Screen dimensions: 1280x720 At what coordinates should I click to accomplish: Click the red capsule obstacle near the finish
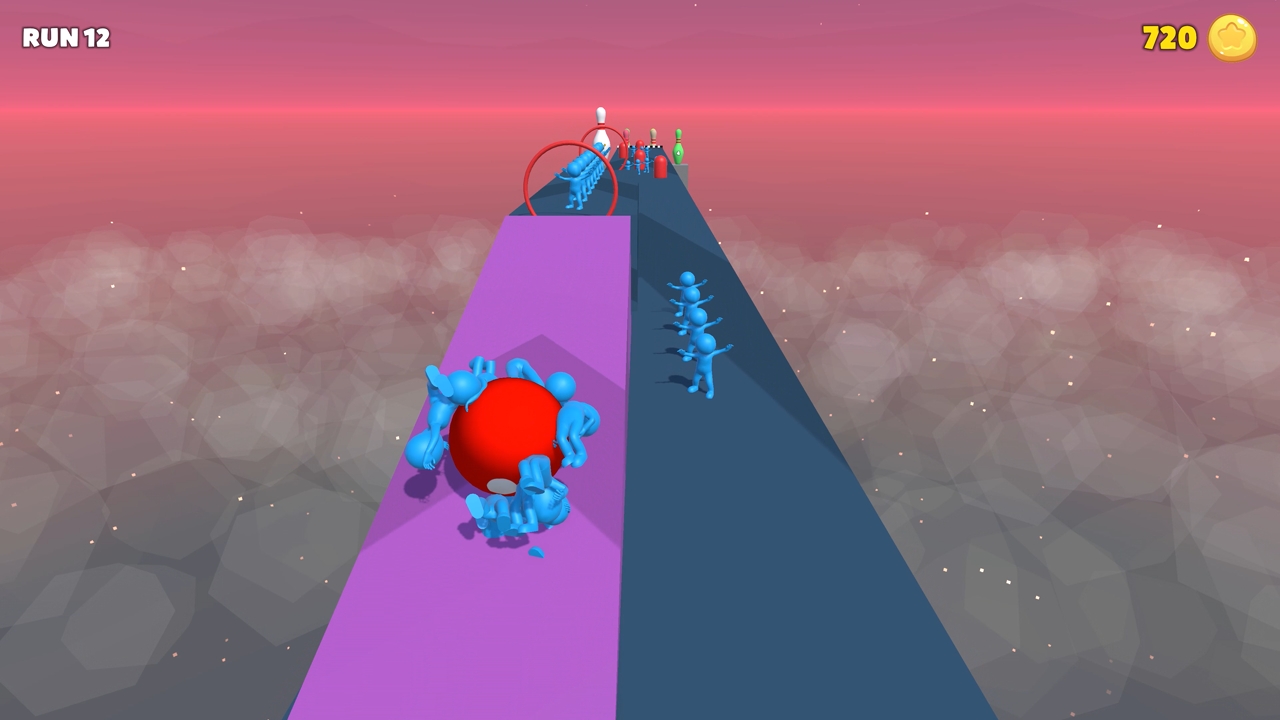[x=660, y=166]
